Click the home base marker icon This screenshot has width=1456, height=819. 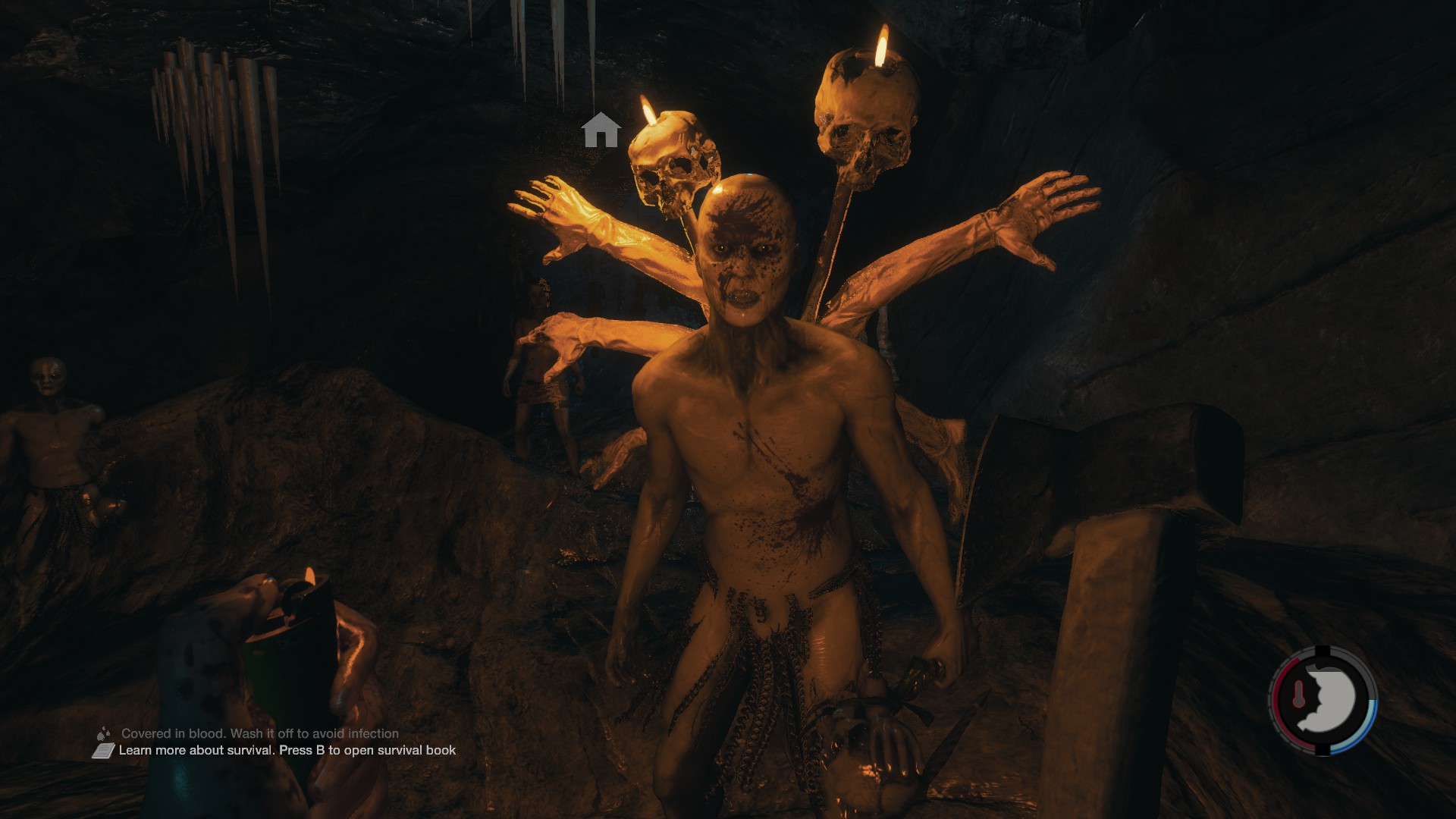(601, 130)
